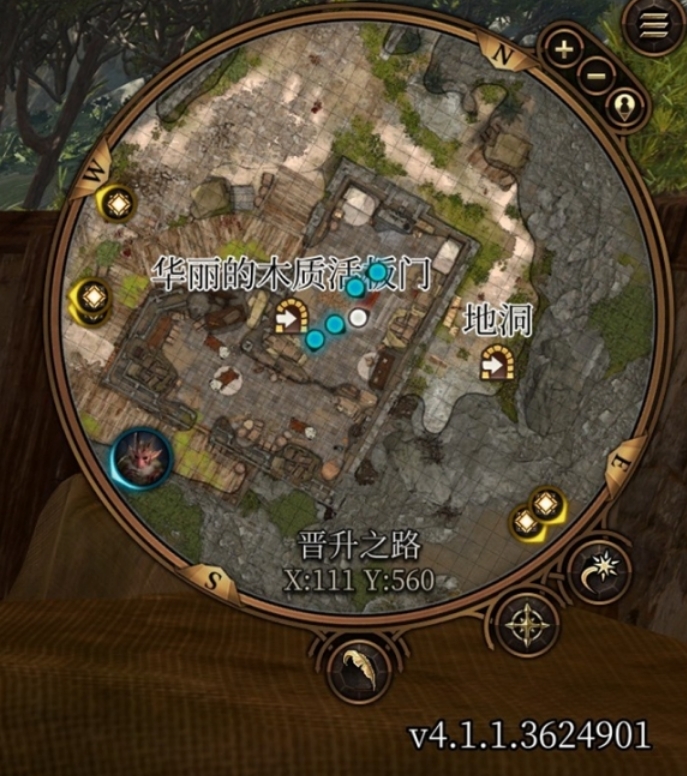Click the map pin marker button
The width and height of the screenshot is (687, 776).
[x=626, y=105]
